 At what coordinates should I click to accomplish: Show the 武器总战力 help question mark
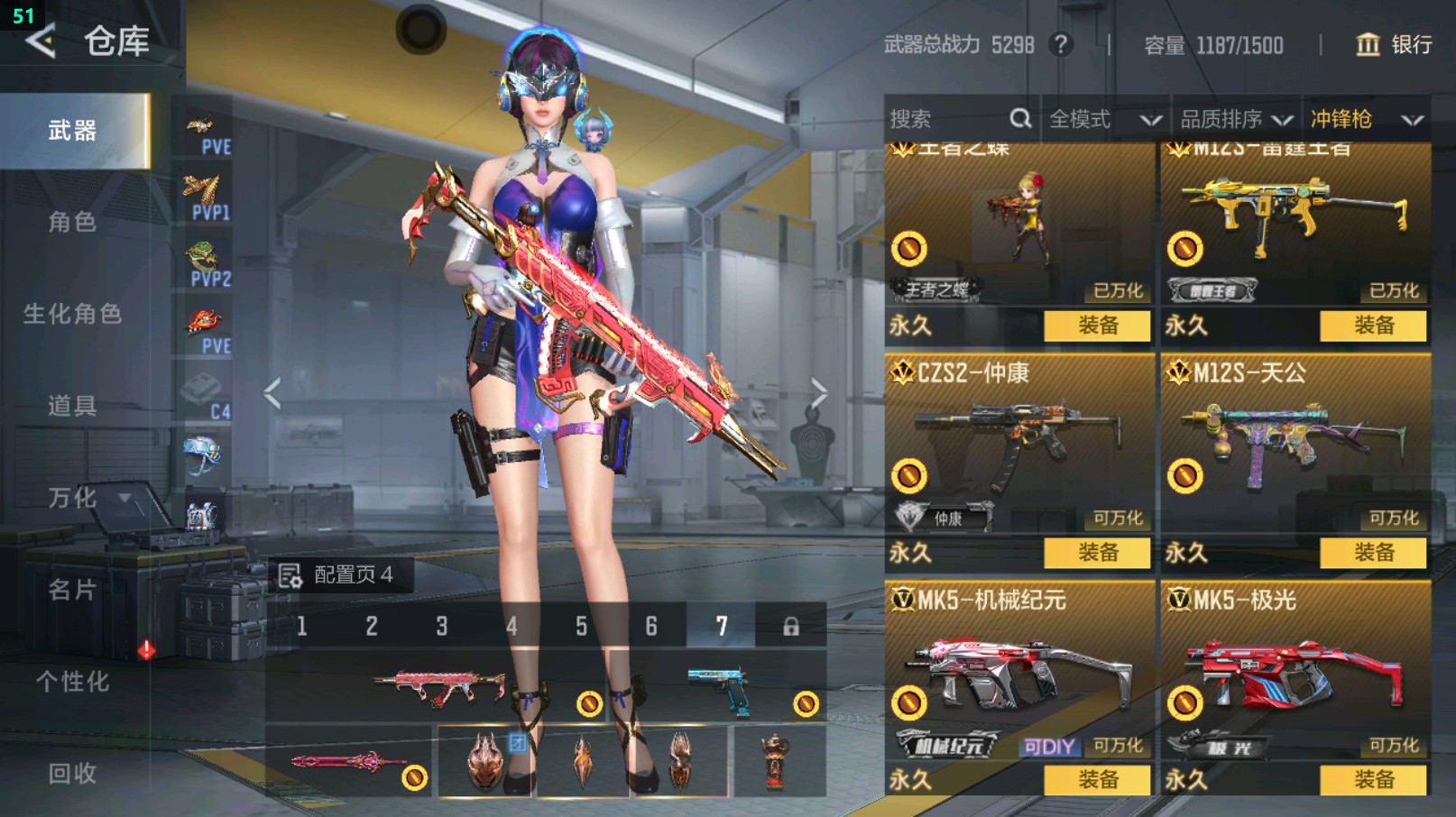click(x=1062, y=44)
